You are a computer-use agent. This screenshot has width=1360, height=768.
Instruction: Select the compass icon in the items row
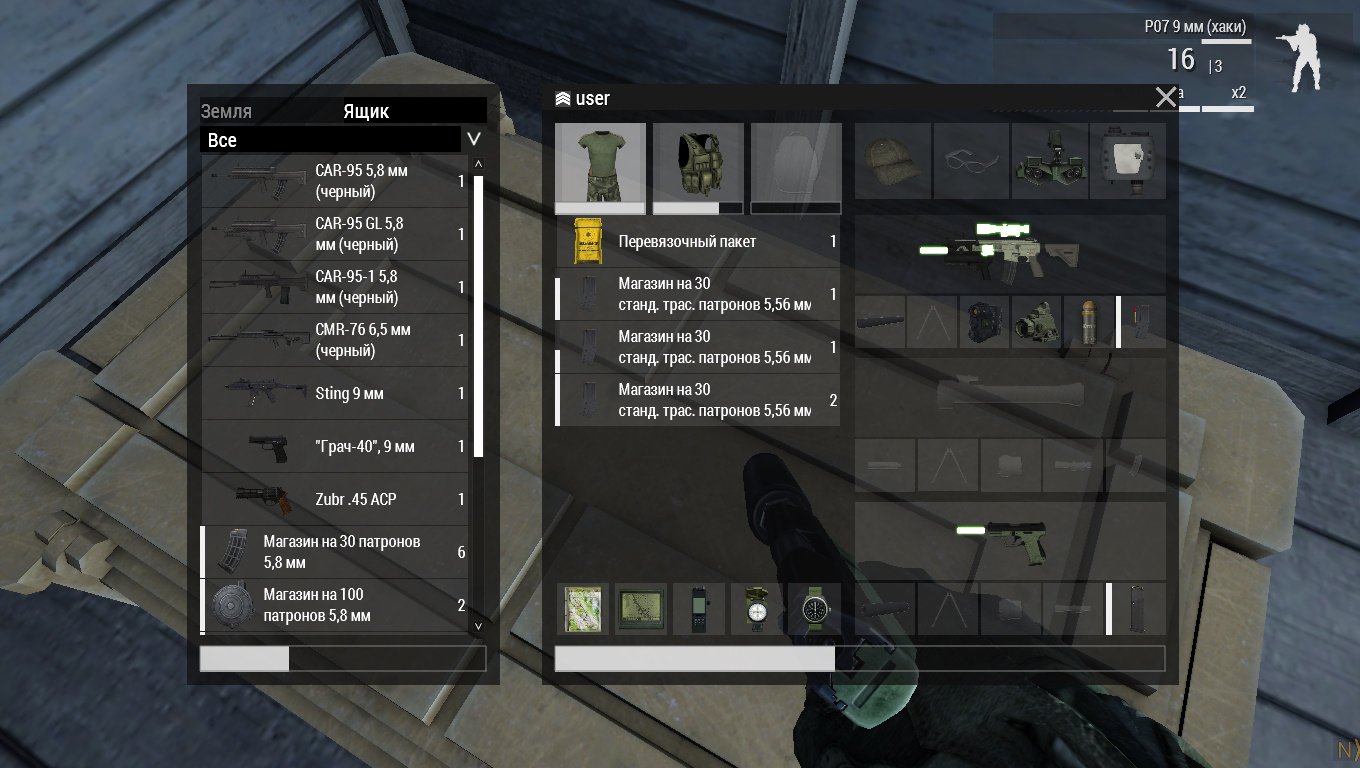click(x=755, y=608)
